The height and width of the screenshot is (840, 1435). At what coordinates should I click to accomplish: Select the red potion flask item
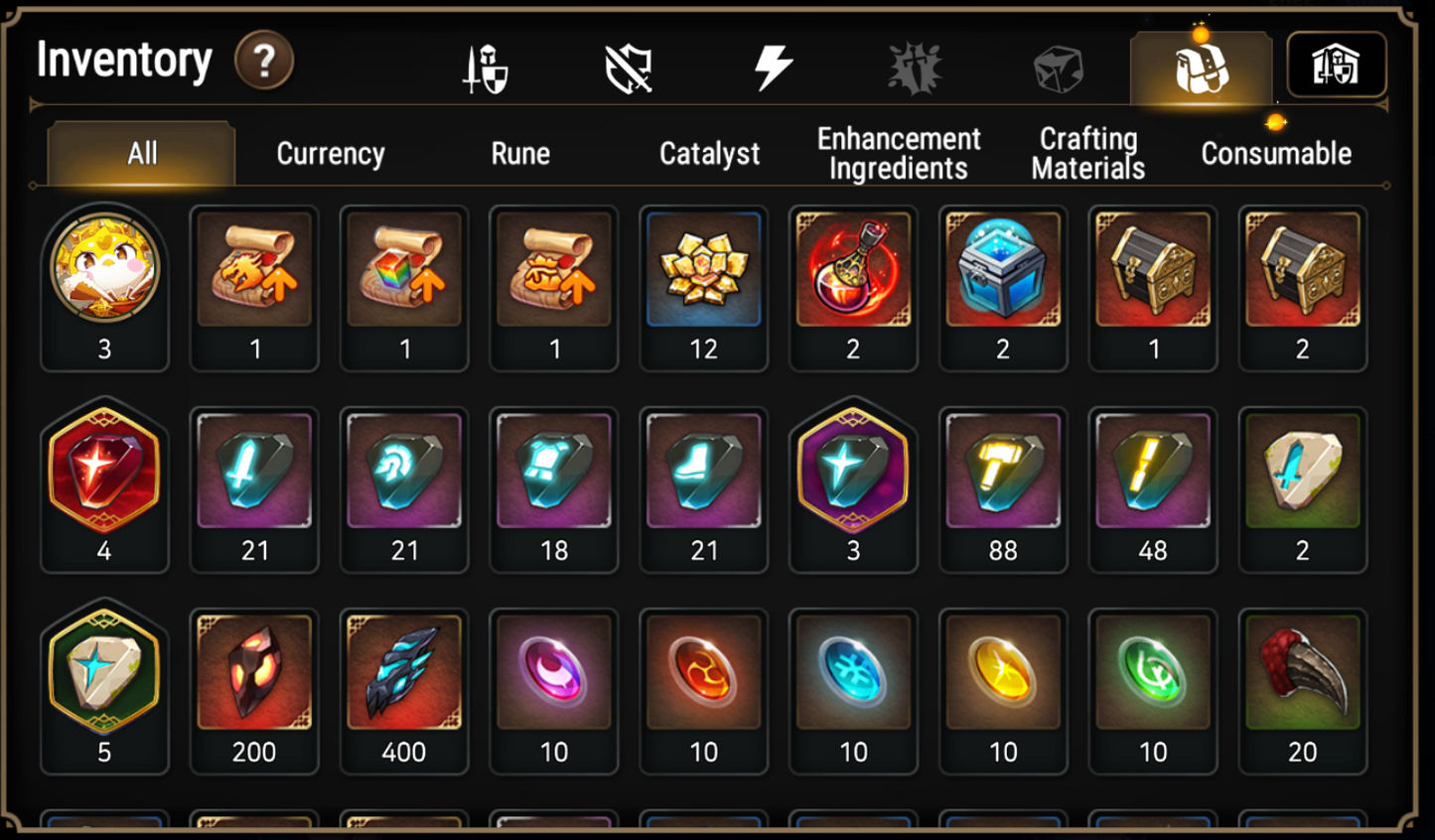[853, 270]
